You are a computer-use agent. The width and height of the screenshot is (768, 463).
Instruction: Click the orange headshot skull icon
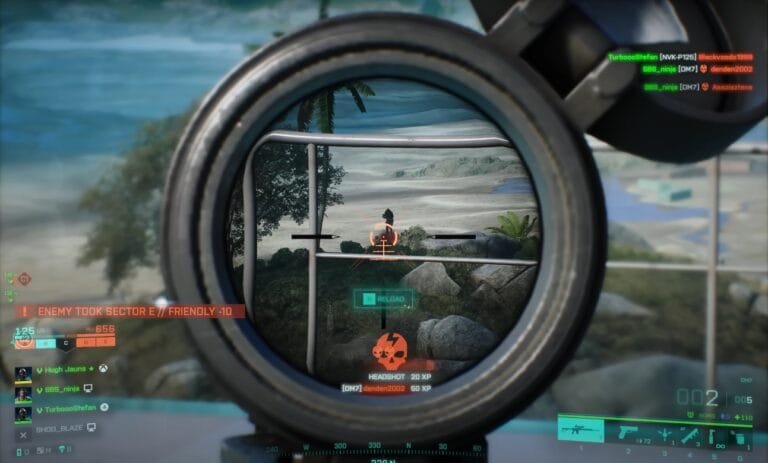[x=388, y=349]
